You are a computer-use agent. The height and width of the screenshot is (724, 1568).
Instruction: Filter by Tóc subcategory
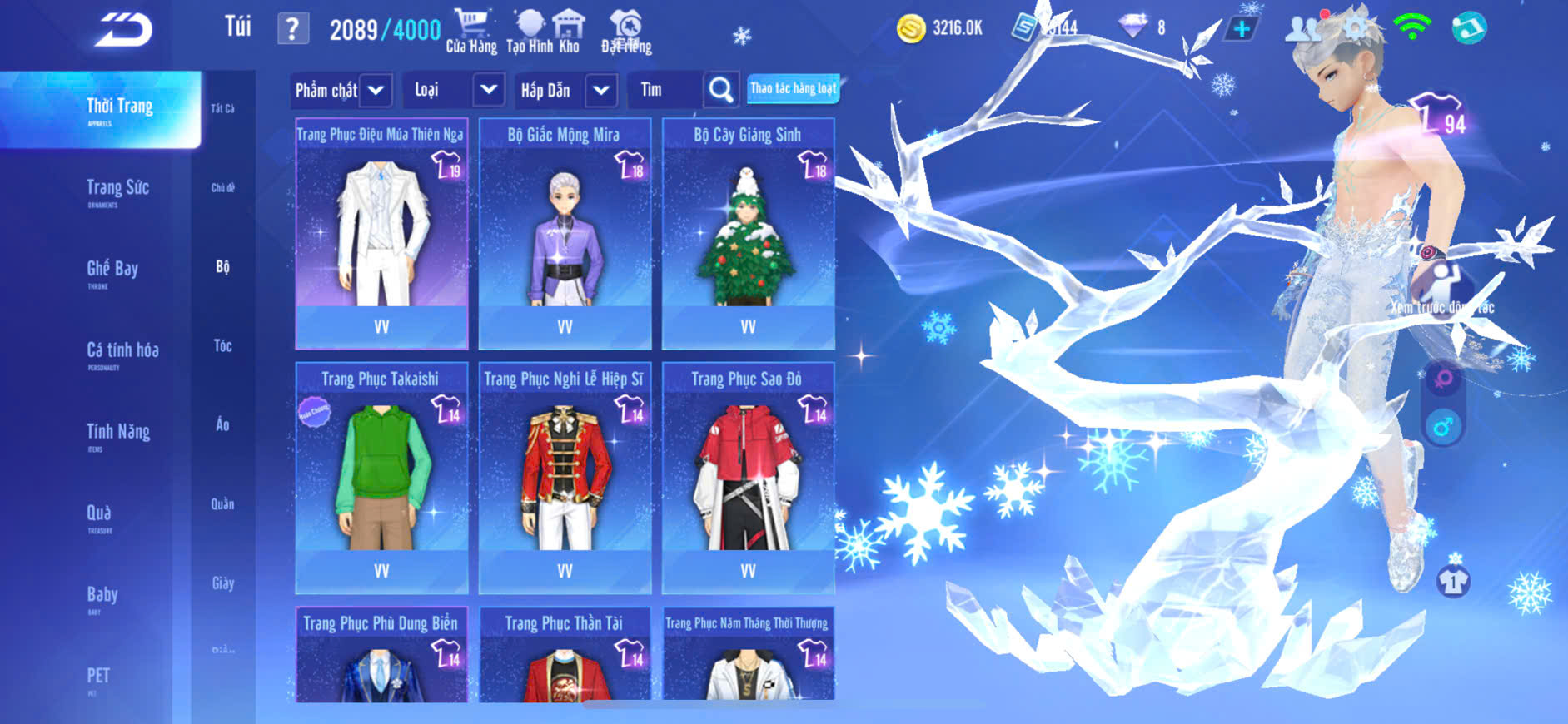click(x=222, y=346)
